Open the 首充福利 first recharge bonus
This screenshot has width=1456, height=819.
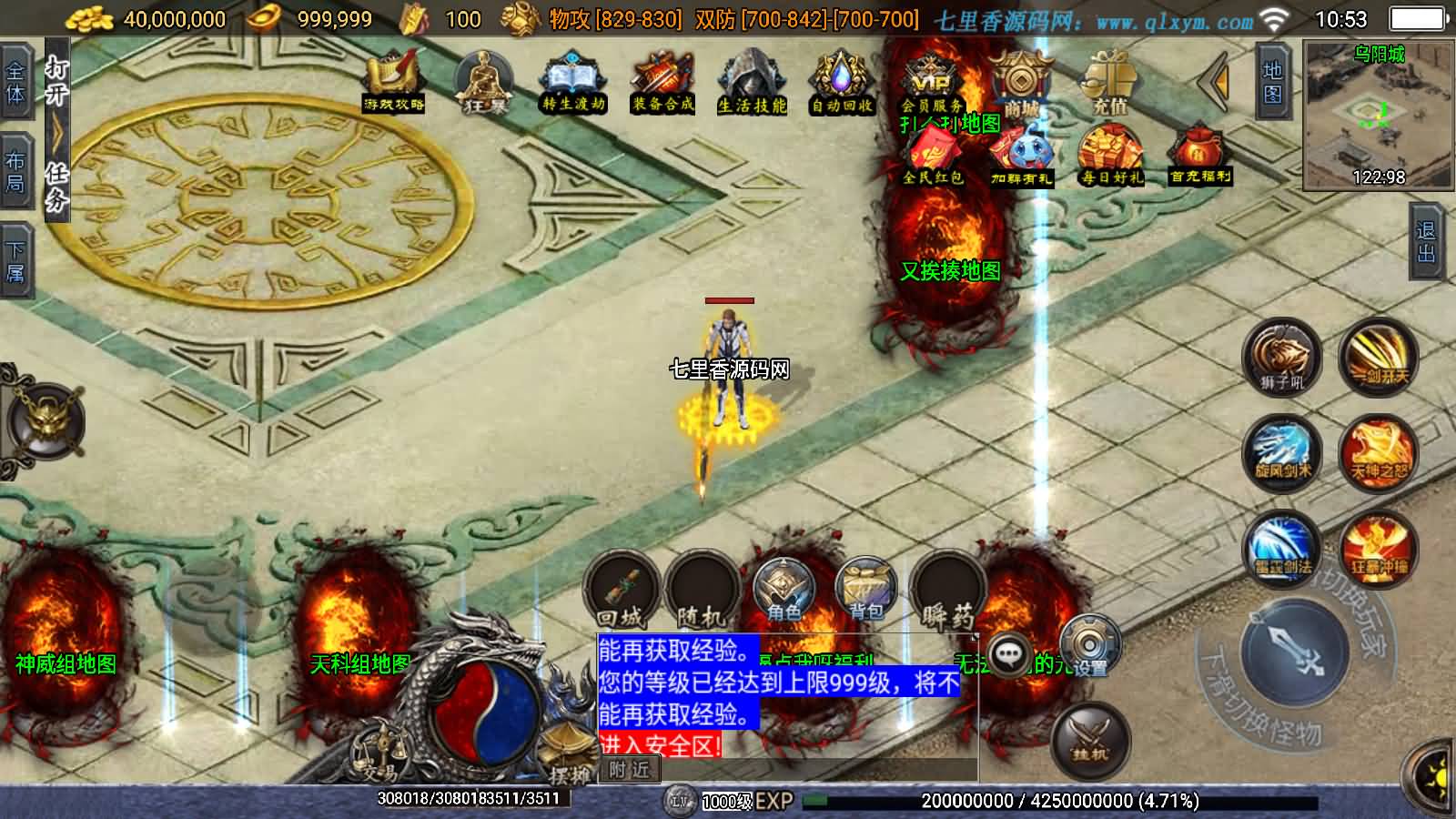1200,157
